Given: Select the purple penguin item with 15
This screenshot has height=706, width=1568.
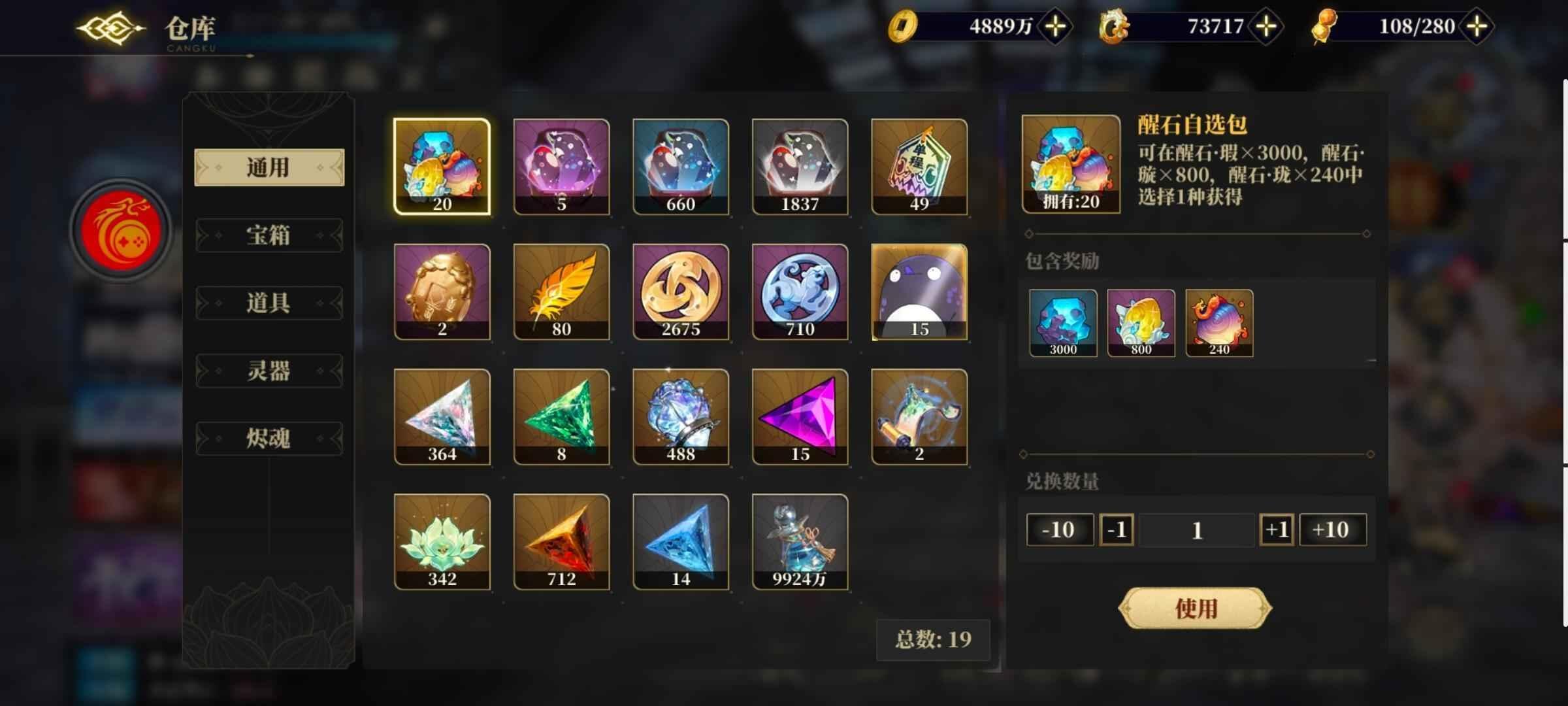Looking at the screenshot, I should point(920,292).
